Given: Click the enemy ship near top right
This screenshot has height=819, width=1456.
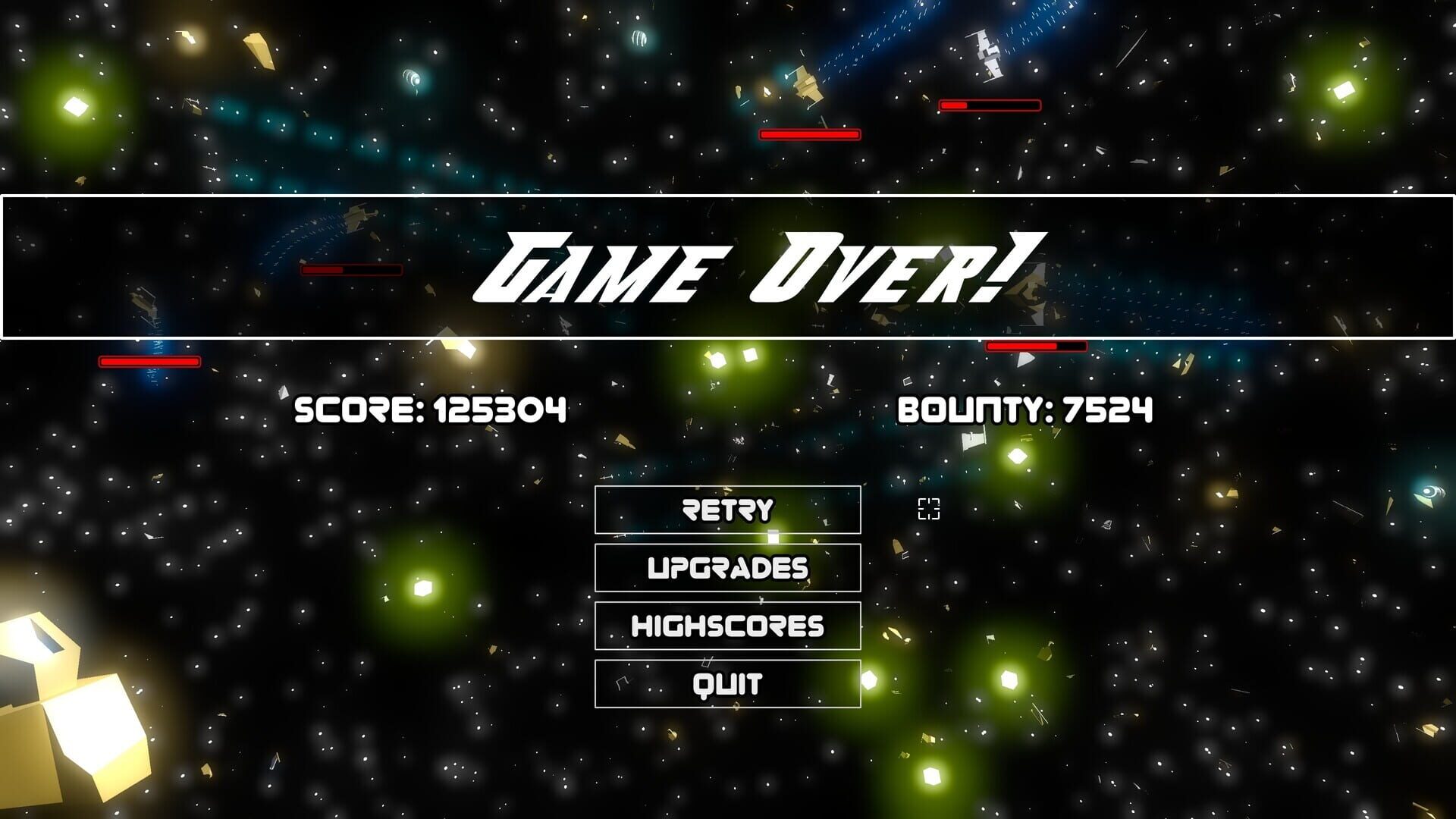Looking at the screenshot, I should point(986,53).
